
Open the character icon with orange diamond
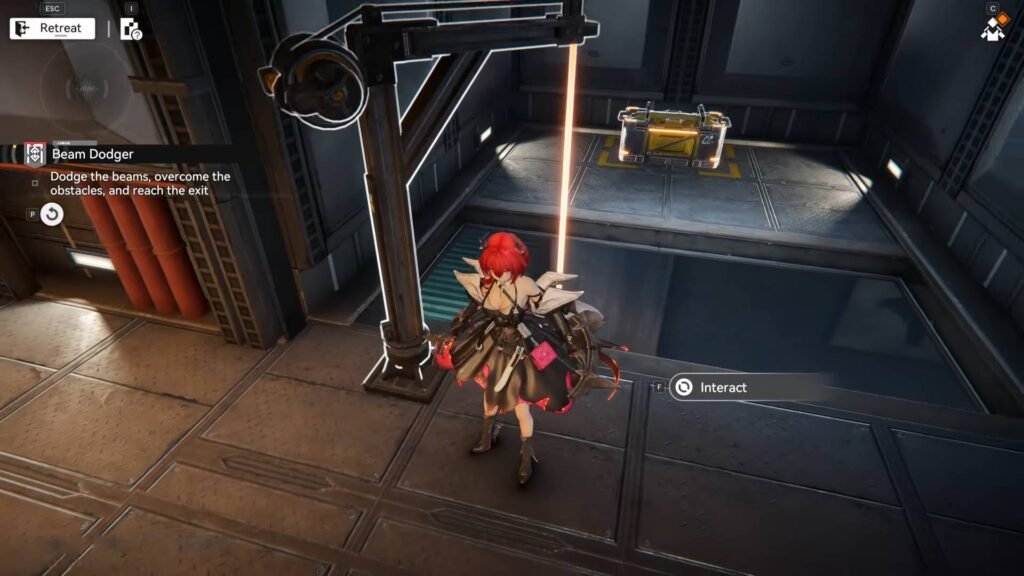[993, 26]
